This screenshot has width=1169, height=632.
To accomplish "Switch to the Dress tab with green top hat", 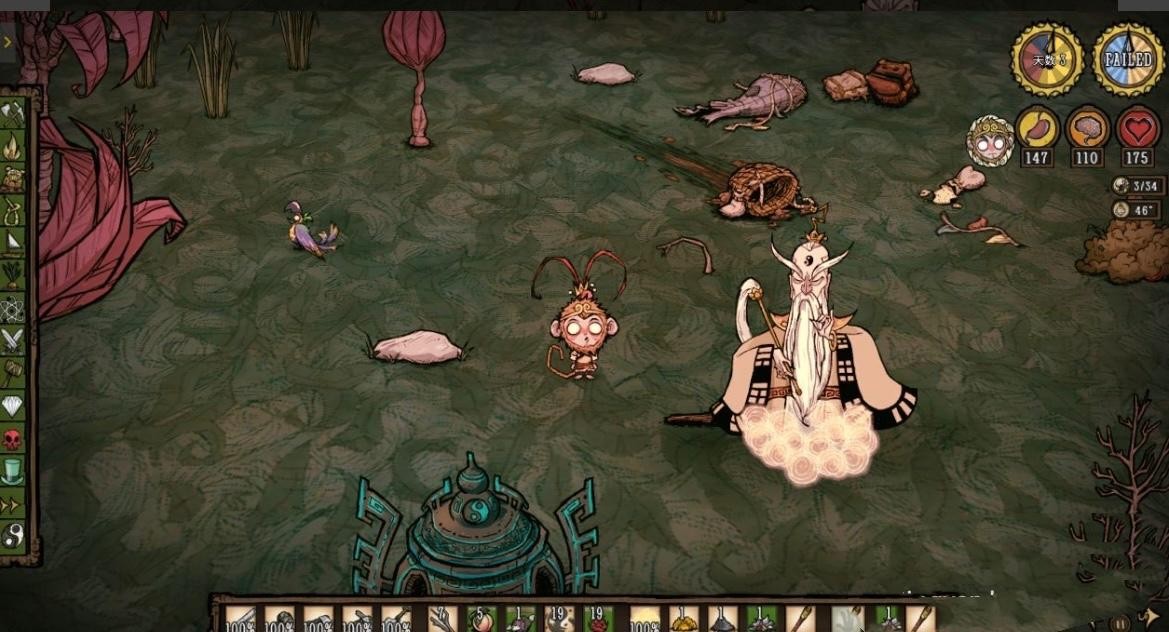I will [14, 470].
